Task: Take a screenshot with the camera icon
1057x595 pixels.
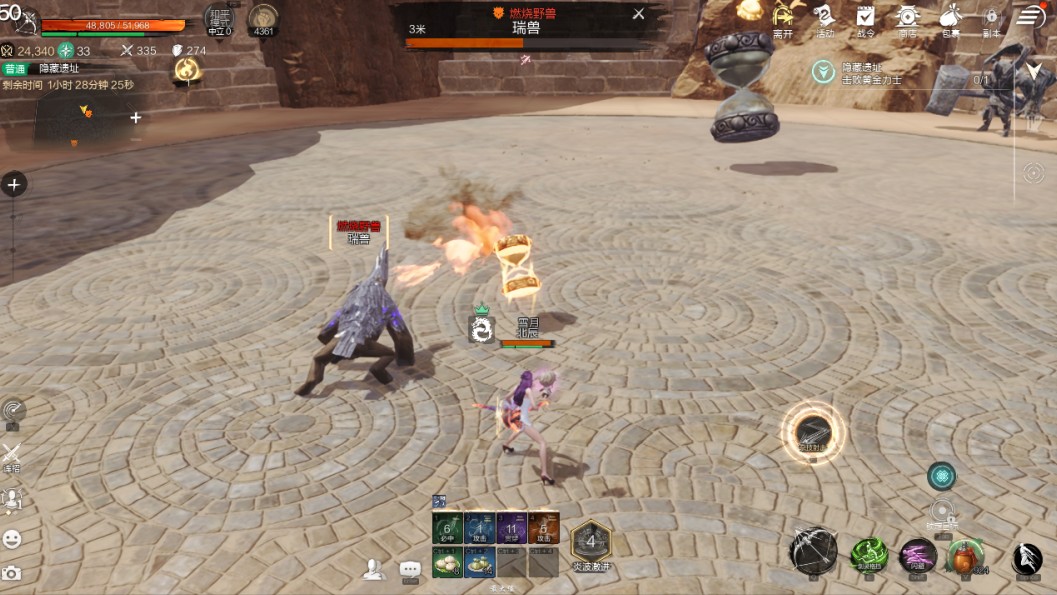Action: pyautogui.click(x=12, y=573)
